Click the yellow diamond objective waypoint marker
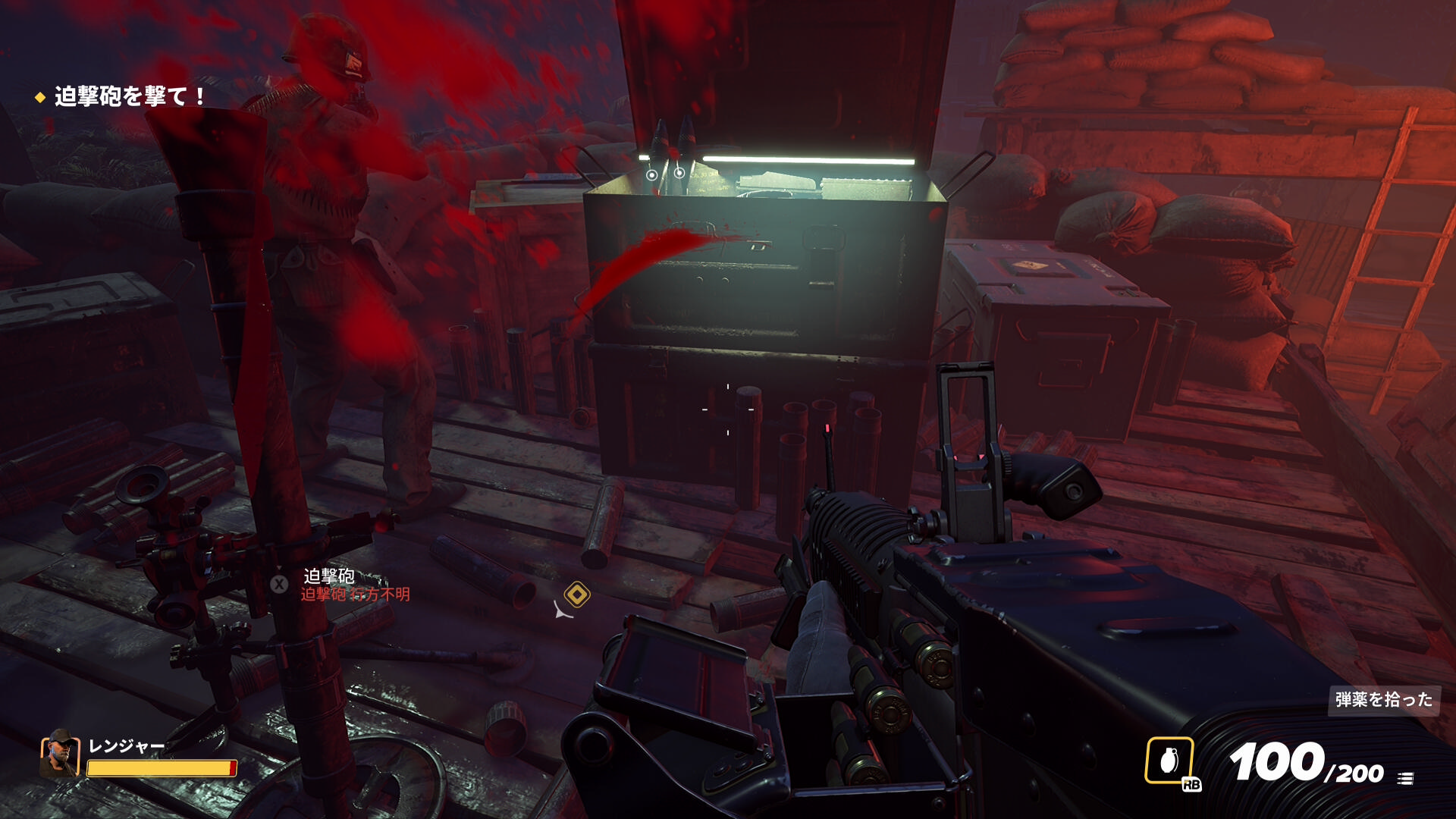1456x819 pixels. [x=577, y=595]
